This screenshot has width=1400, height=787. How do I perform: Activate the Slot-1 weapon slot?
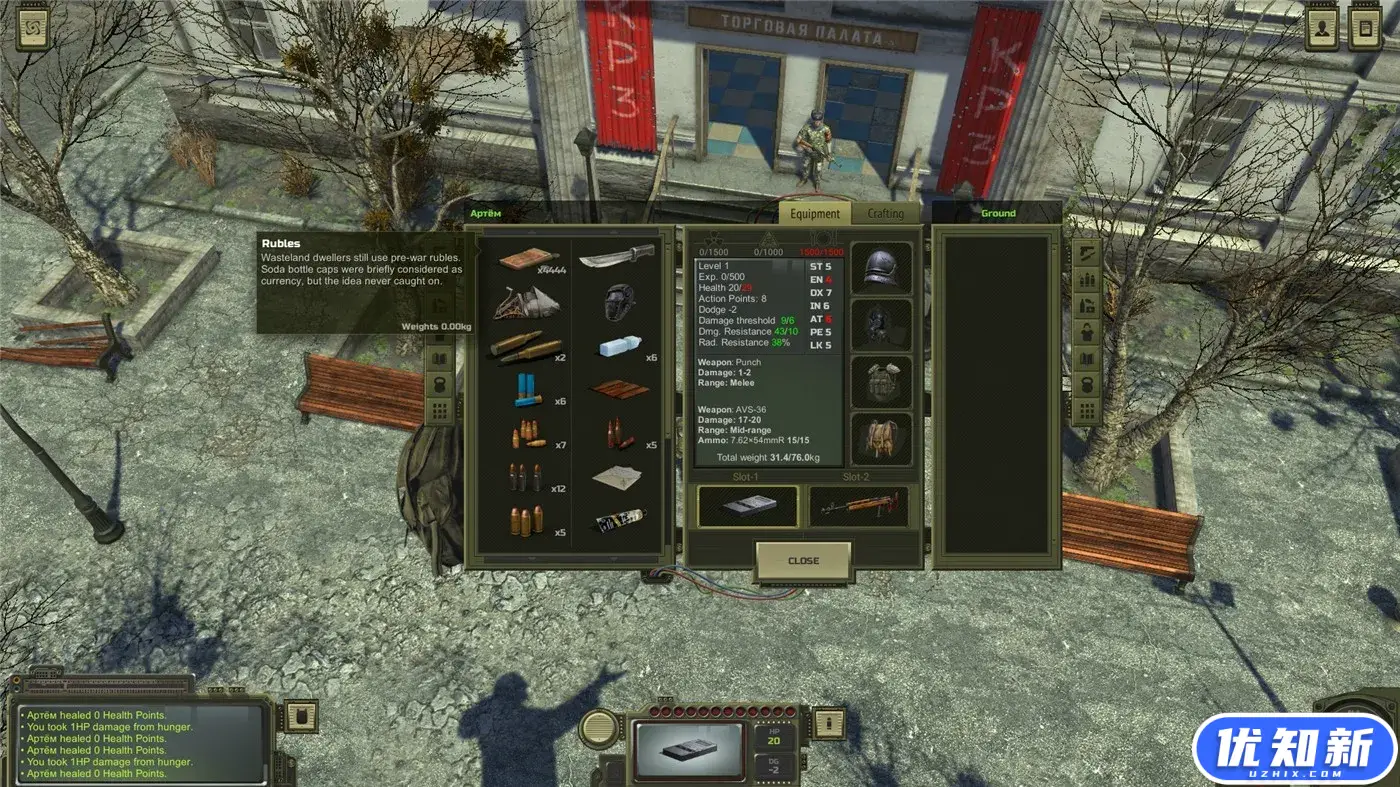coord(747,507)
